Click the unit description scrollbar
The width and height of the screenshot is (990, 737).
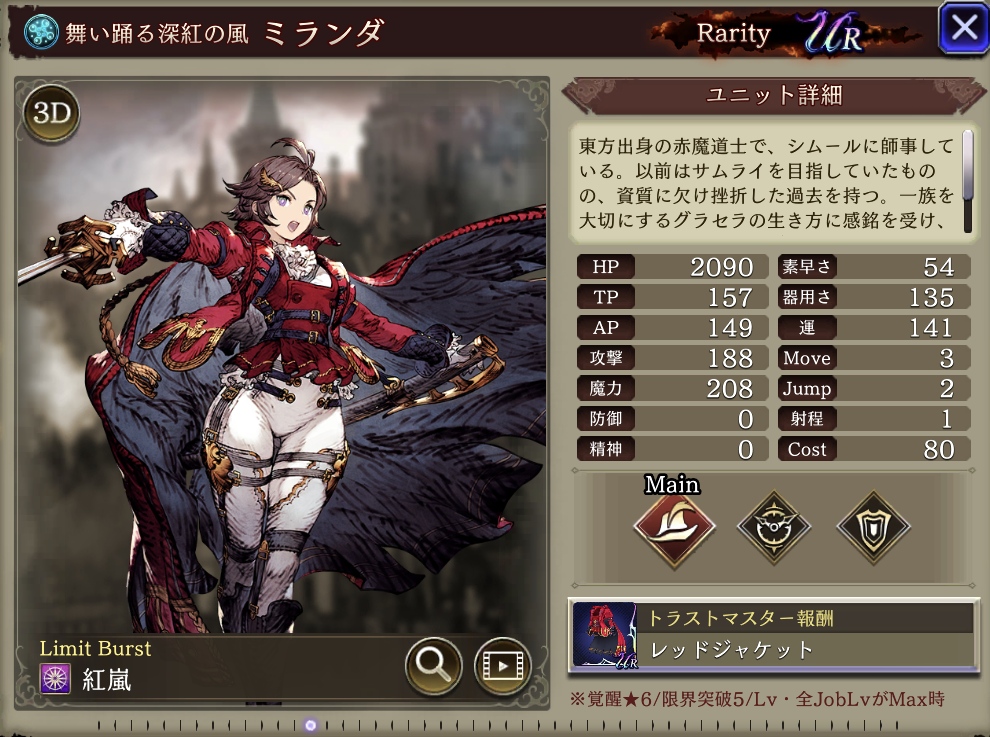(967, 180)
